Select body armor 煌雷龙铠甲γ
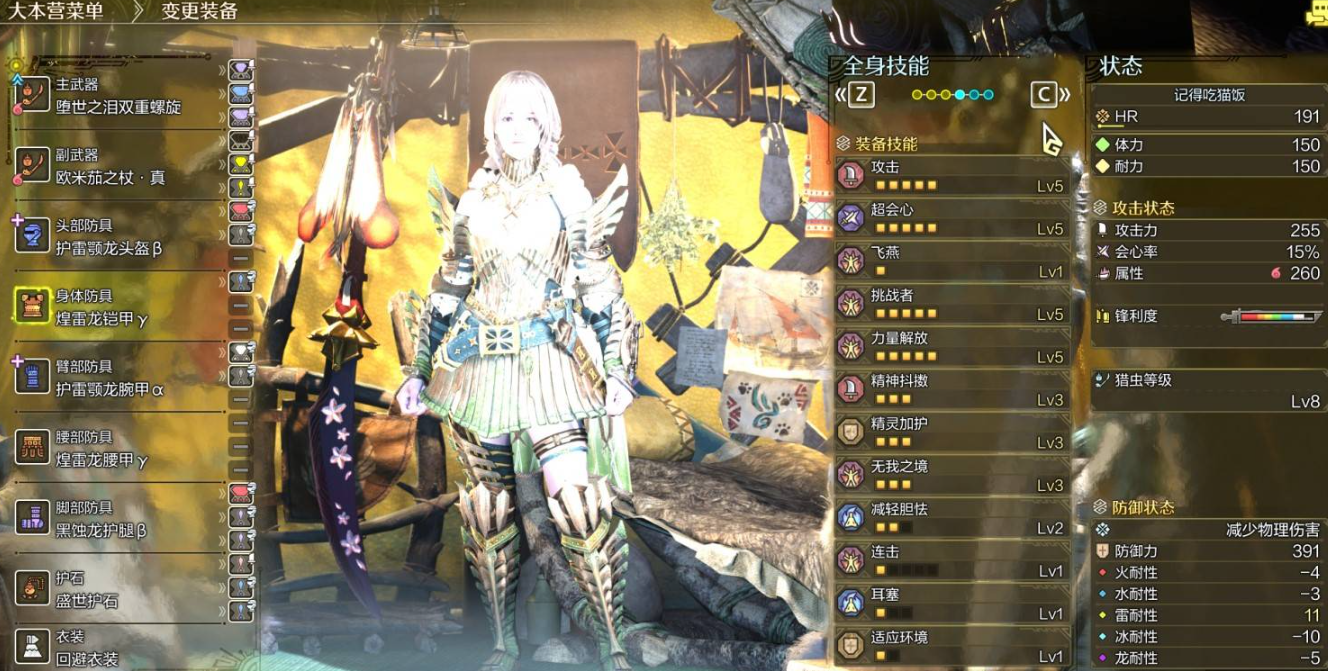 click(x=100, y=308)
